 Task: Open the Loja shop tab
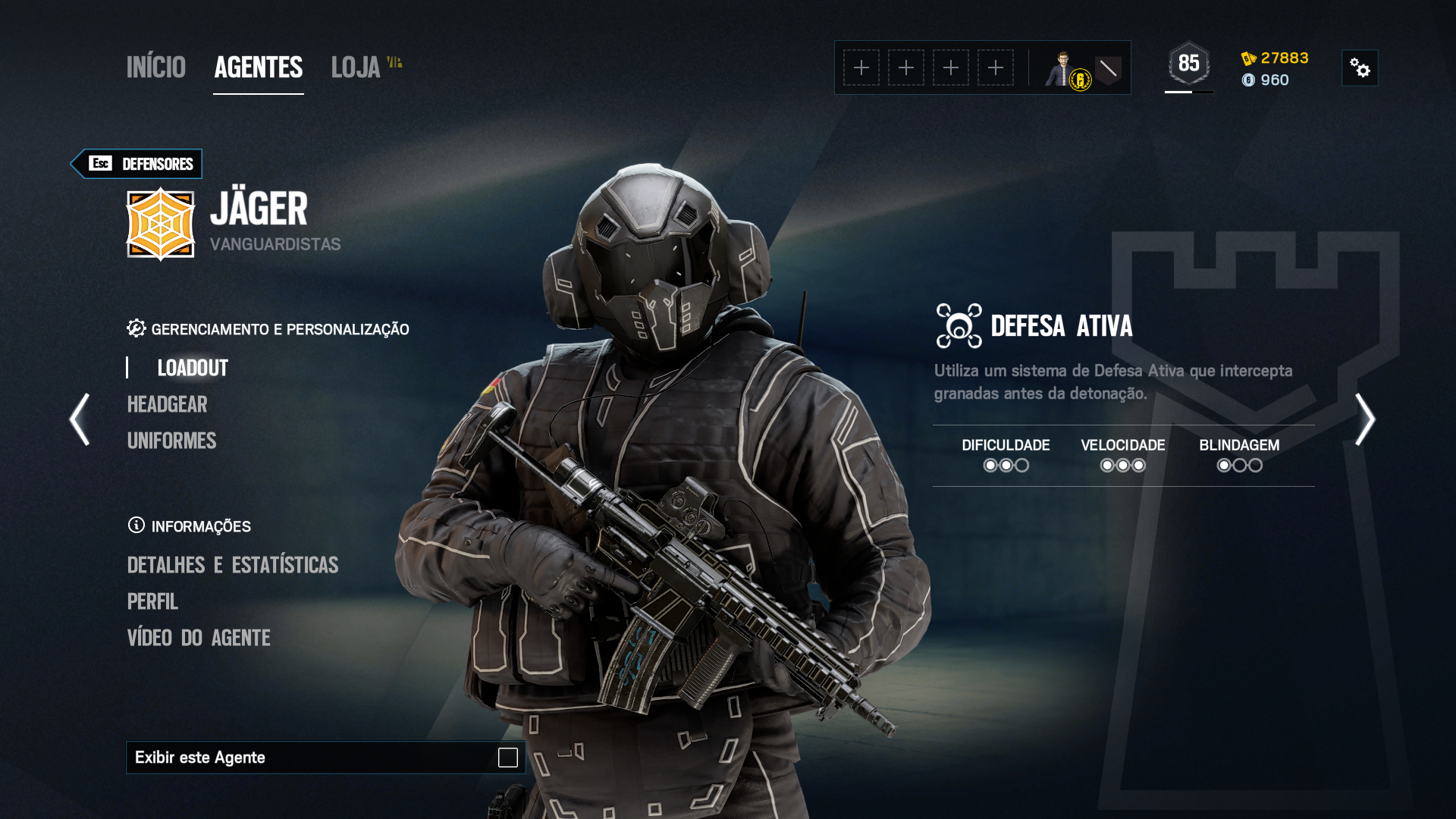tap(356, 67)
